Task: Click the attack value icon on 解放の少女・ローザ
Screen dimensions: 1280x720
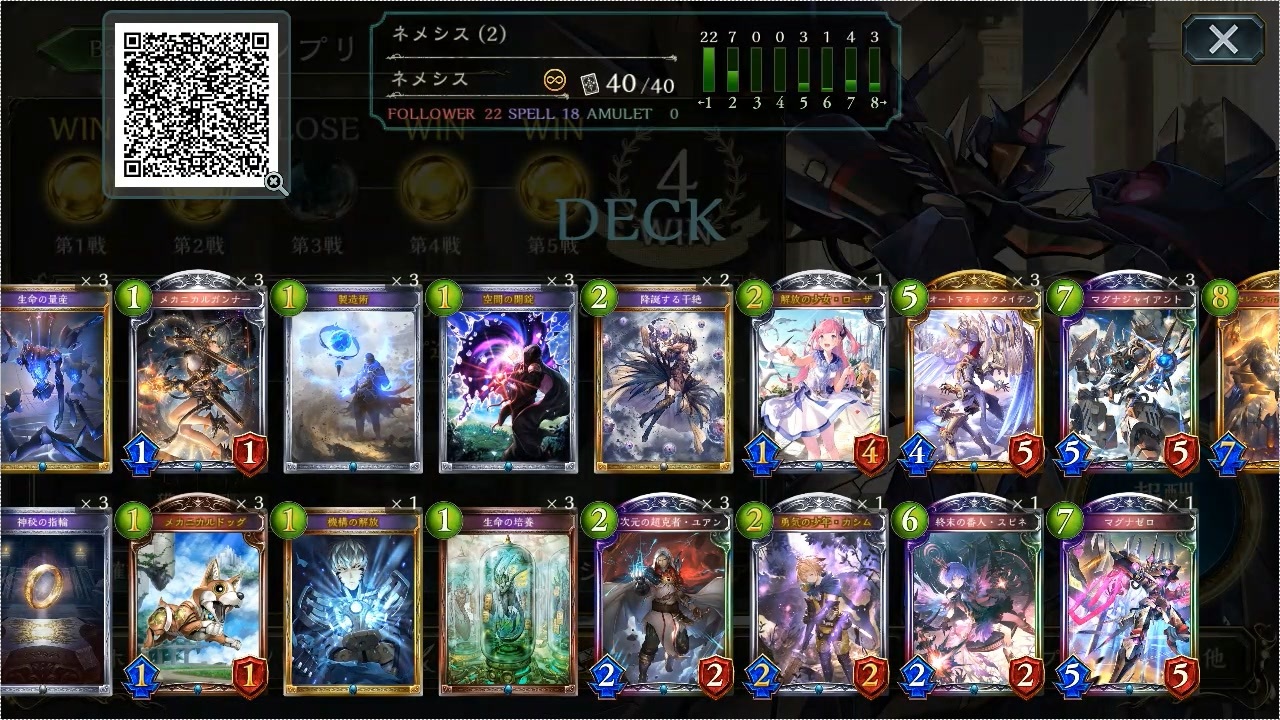Action: [762, 455]
